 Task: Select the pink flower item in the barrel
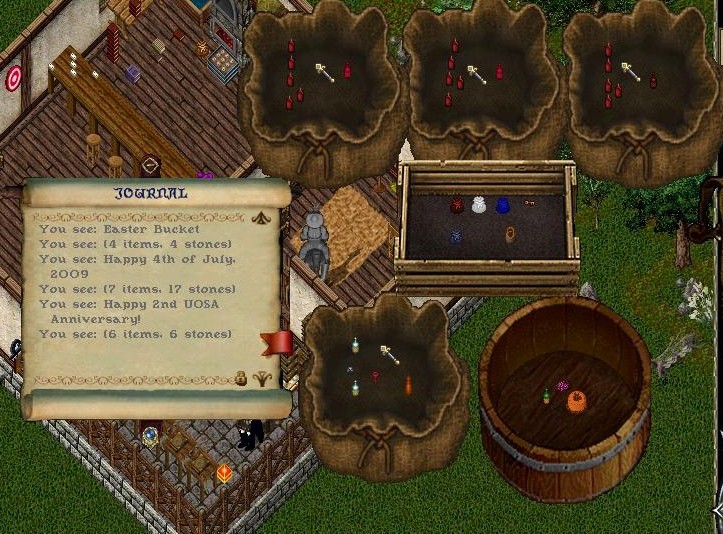tap(562, 386)
